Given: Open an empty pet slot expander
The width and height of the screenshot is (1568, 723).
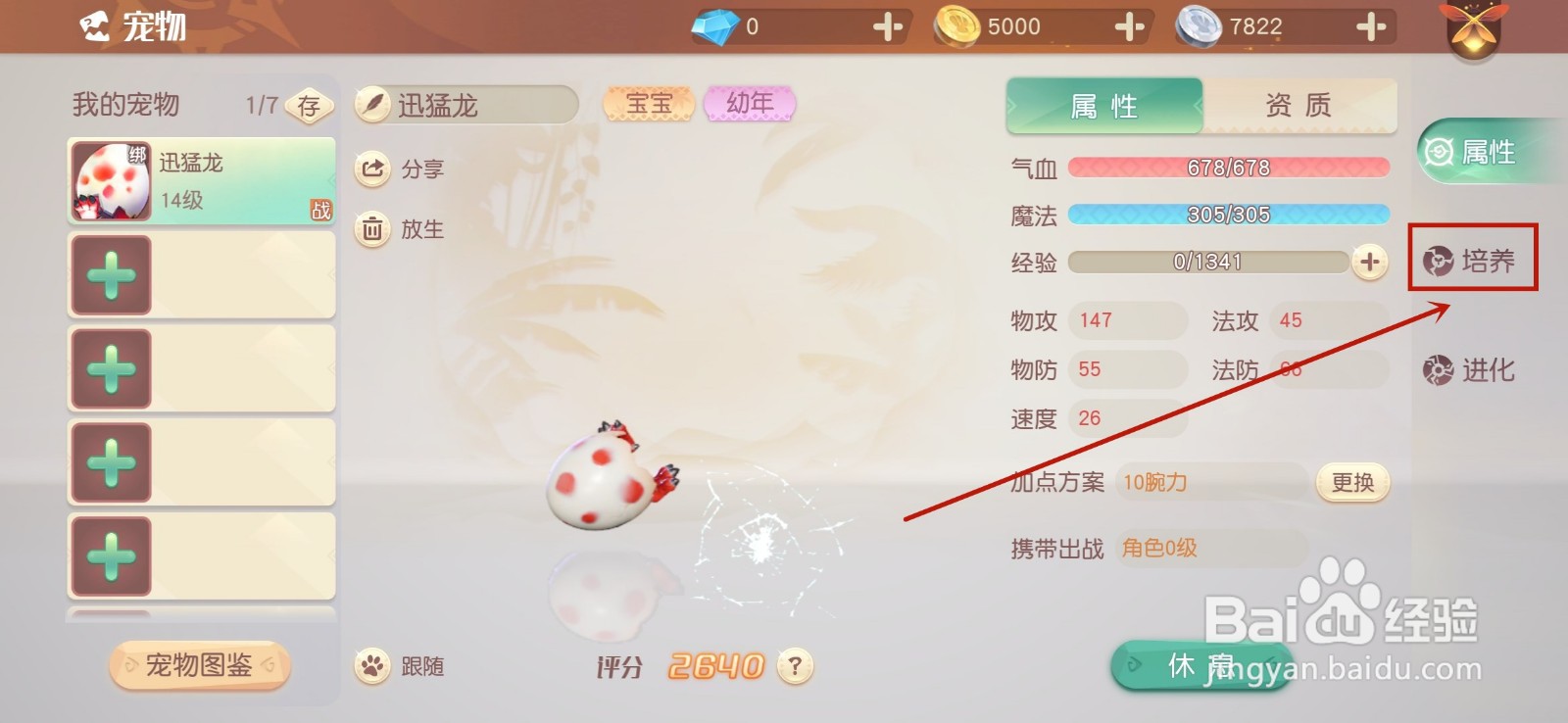Looking at the screenshot, I should pyautogui.click(x=111, y=273).
